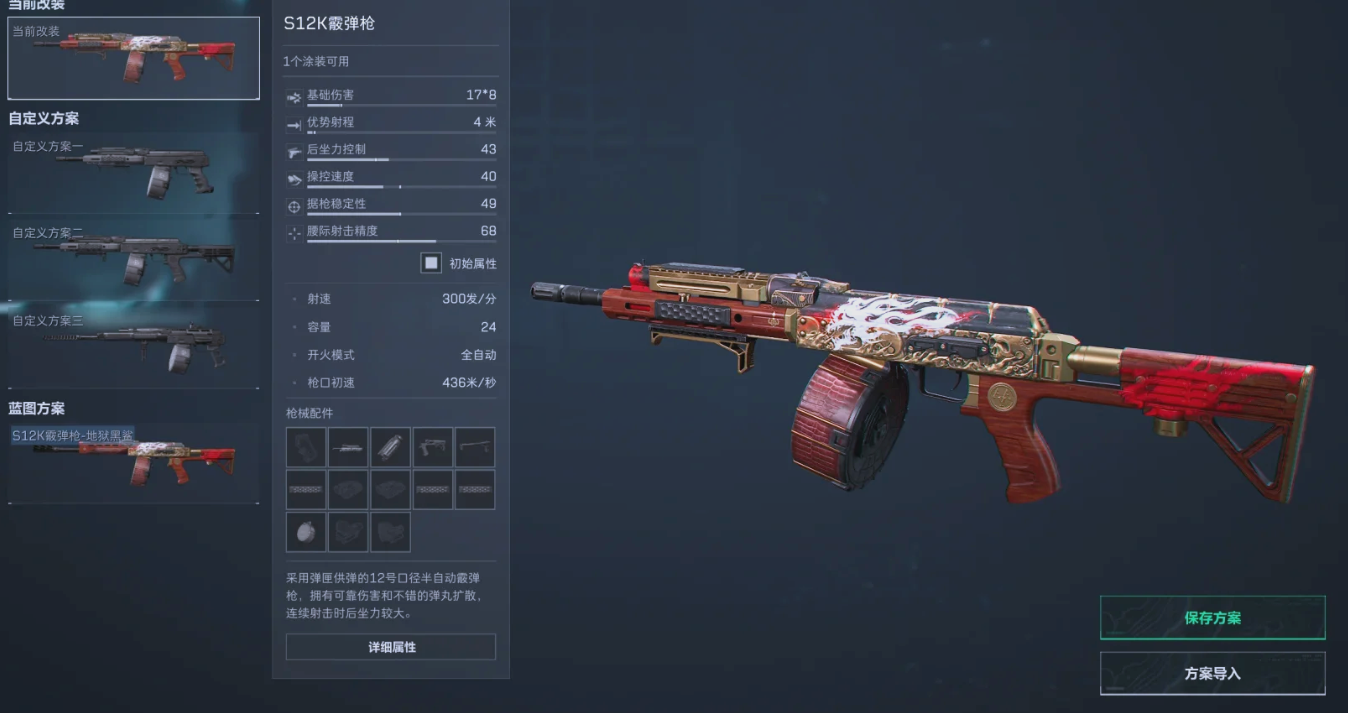Click the 1个涂装可用 skin notice
Viewport: 1348px width, 713px height.
coord(316,61)
